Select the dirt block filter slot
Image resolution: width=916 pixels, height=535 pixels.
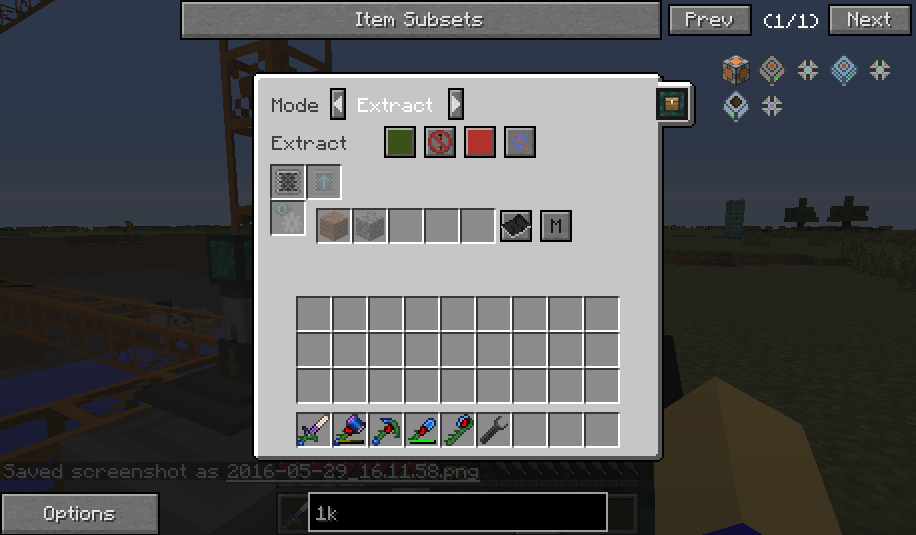click(334, 226)
